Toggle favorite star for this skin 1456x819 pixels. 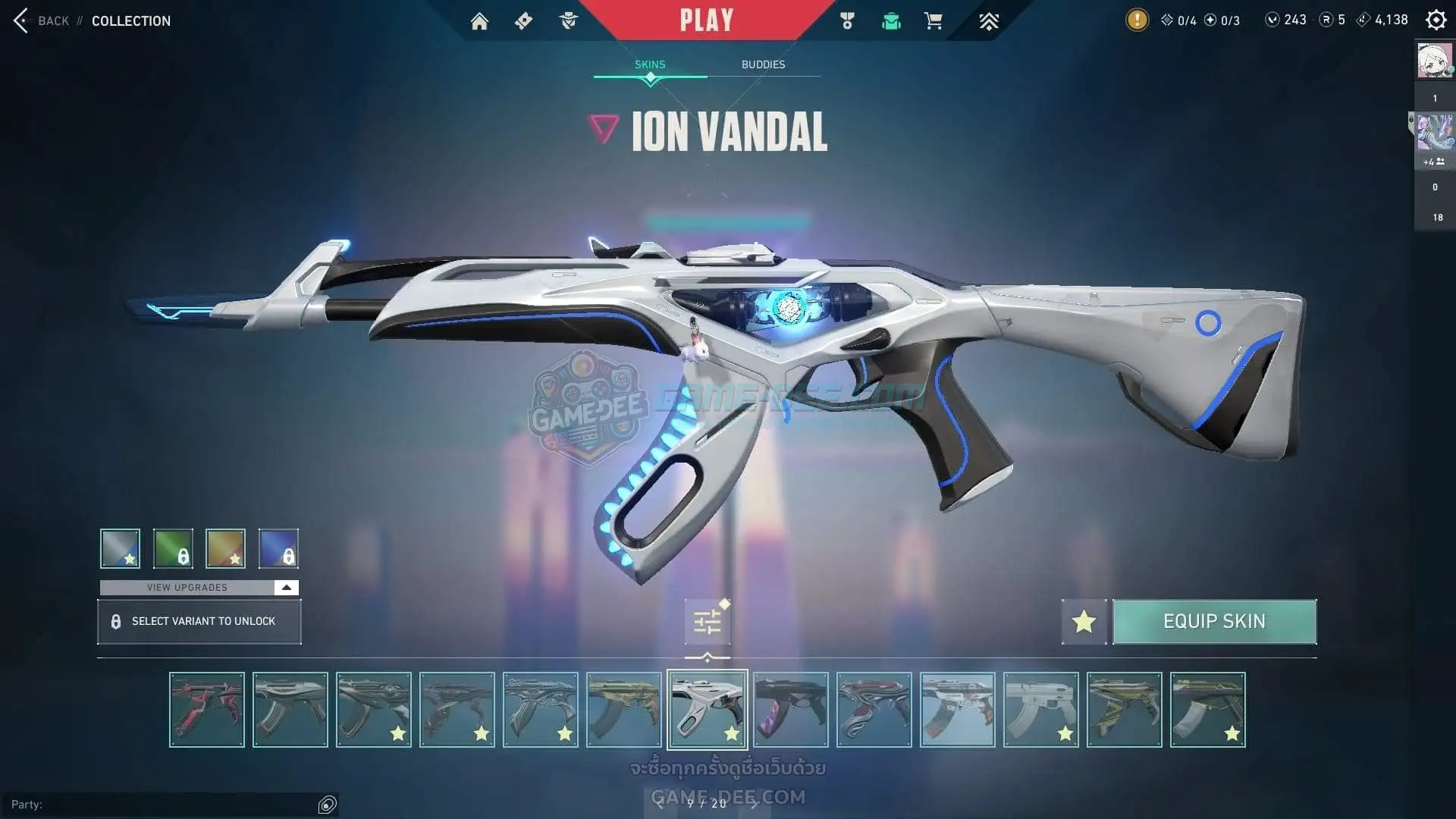tap(1084, 622)
